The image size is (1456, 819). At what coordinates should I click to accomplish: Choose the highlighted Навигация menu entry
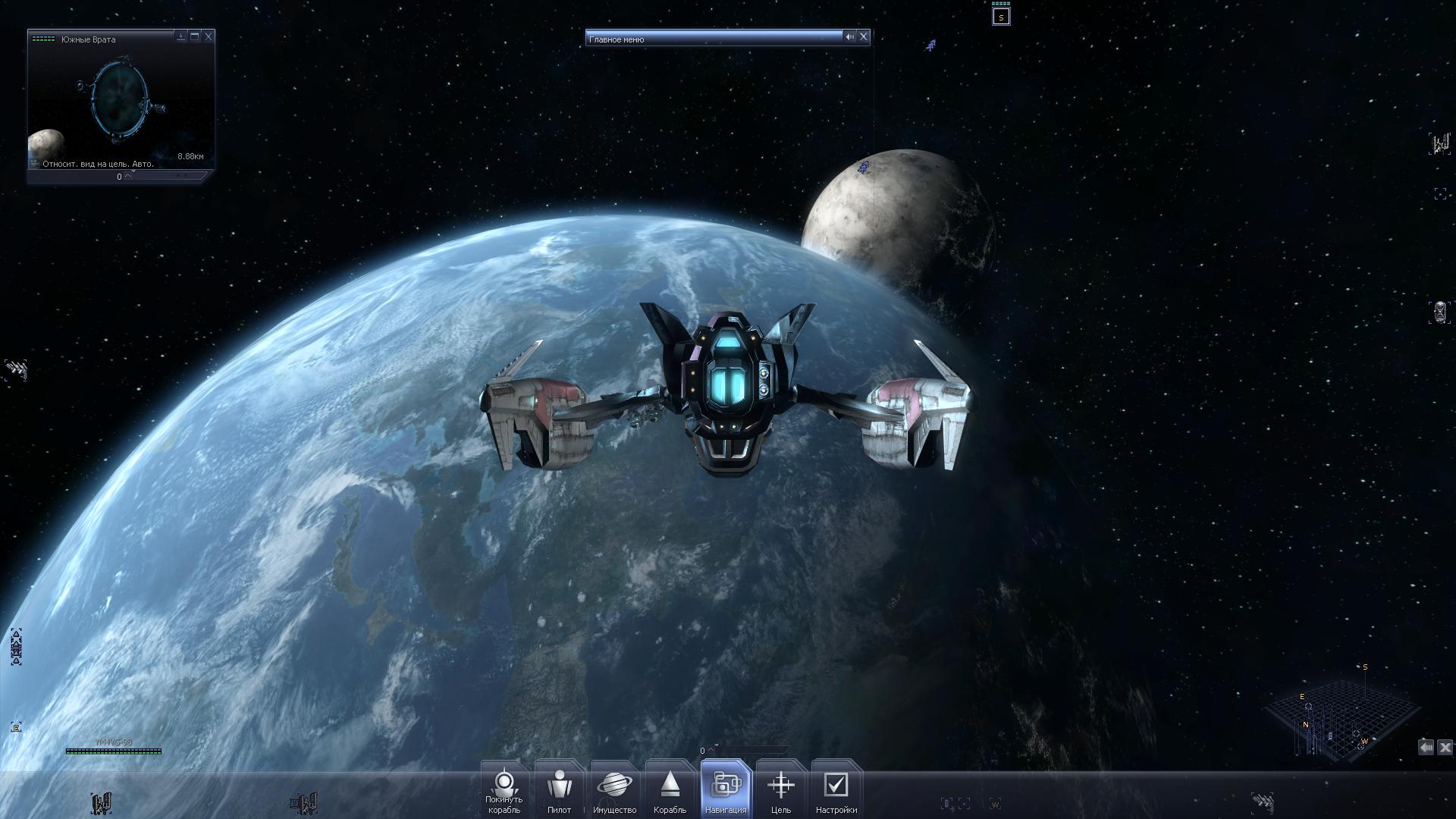pyautogui.click(x=726, y=790)
